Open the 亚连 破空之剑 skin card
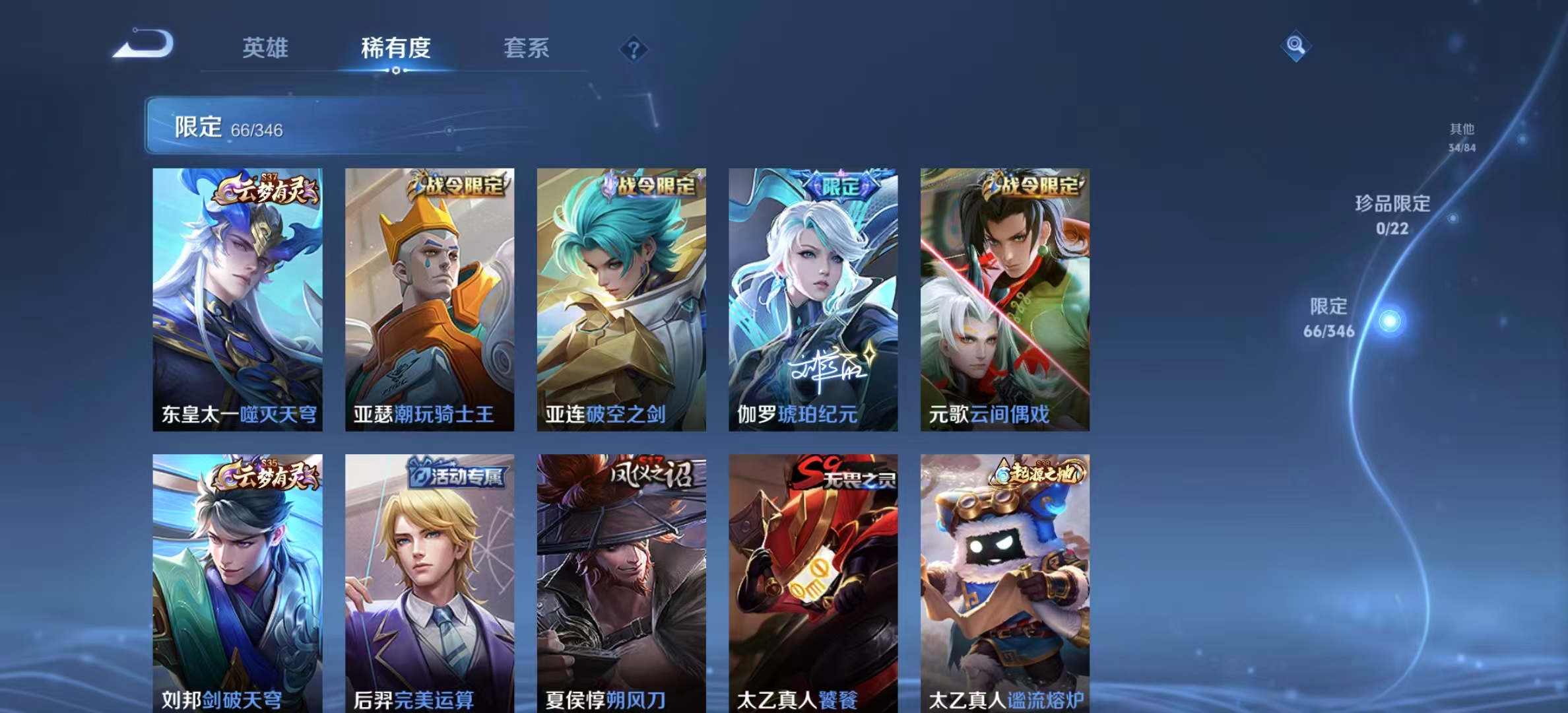The image size is (1568, 713). [x=621, y=300]
